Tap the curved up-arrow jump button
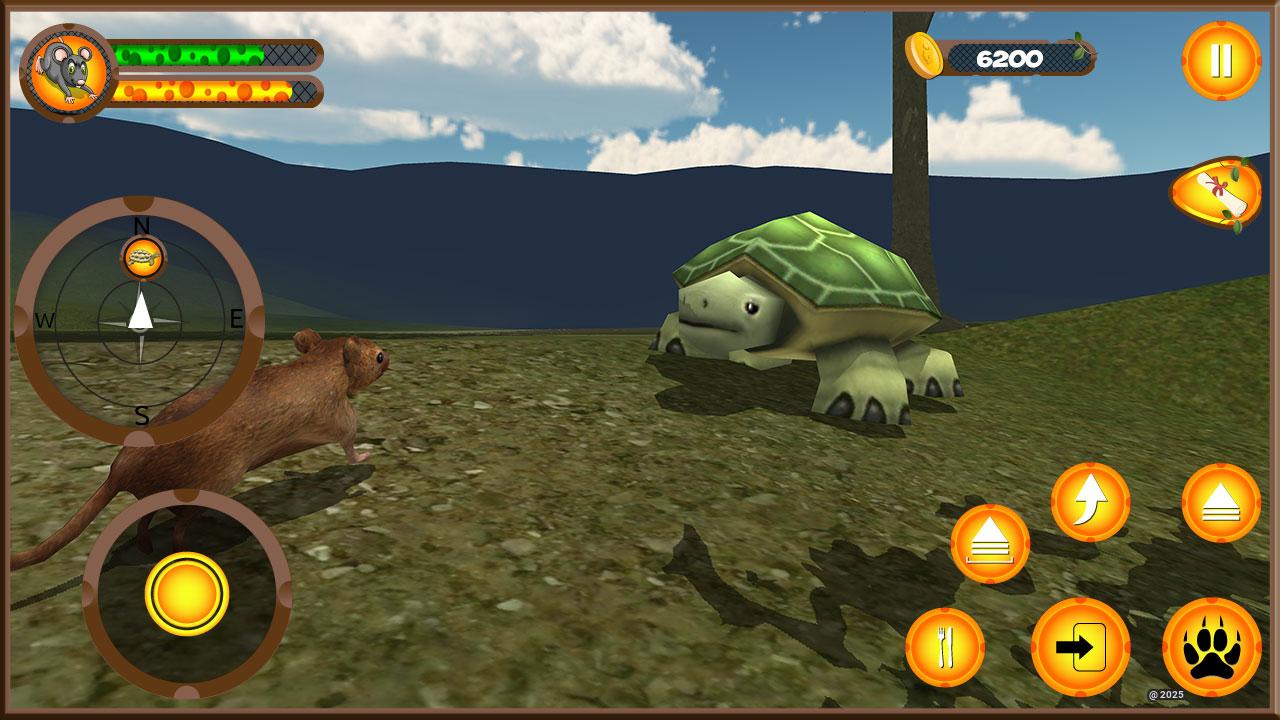Image resolution: width=1280 pixels, height=720 pixels. coord(1090,502)
